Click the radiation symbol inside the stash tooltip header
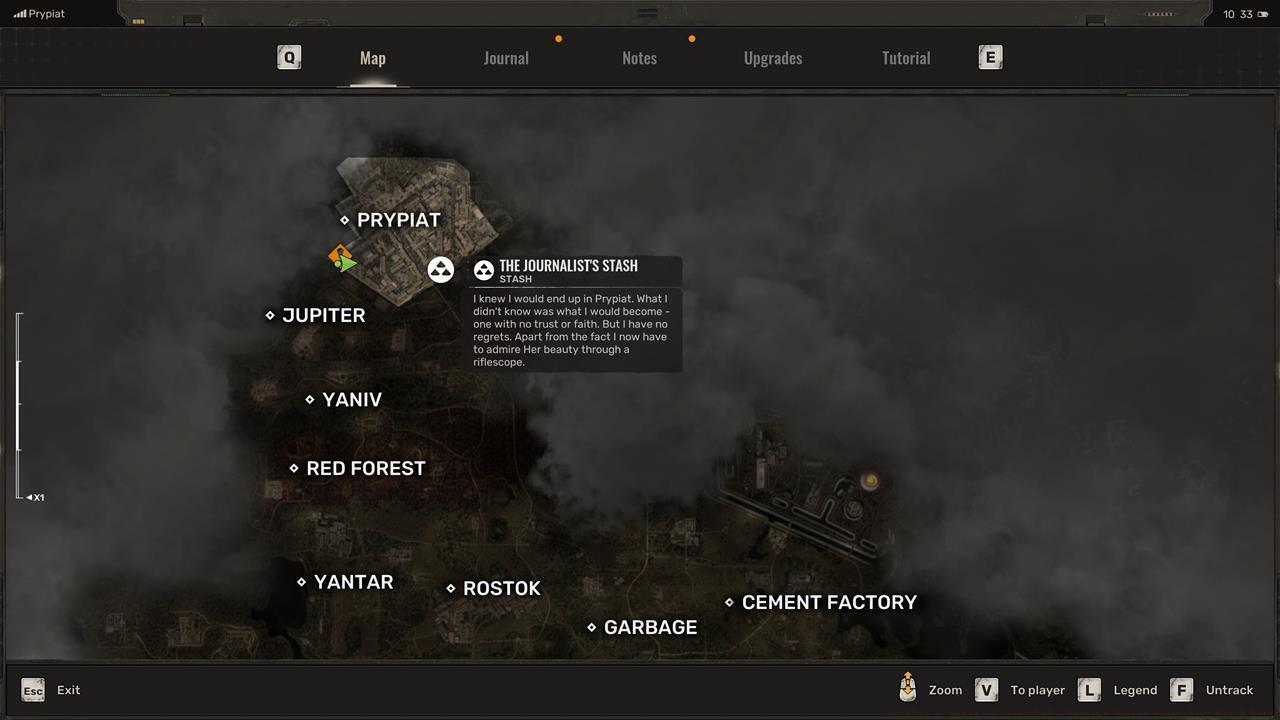Image resolution: width=1280 pixels, height=720 pixels. click(484, 269)
